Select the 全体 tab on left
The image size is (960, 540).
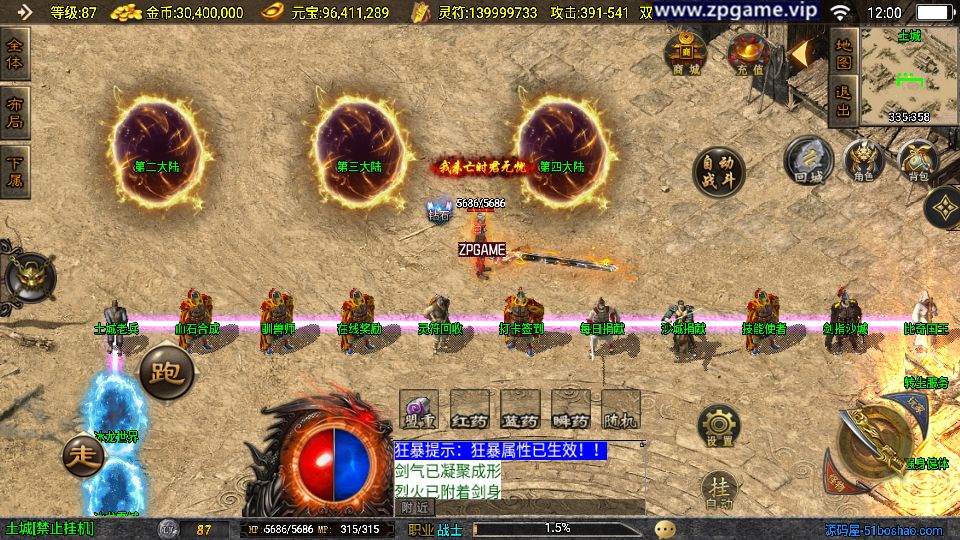point(15,53)
